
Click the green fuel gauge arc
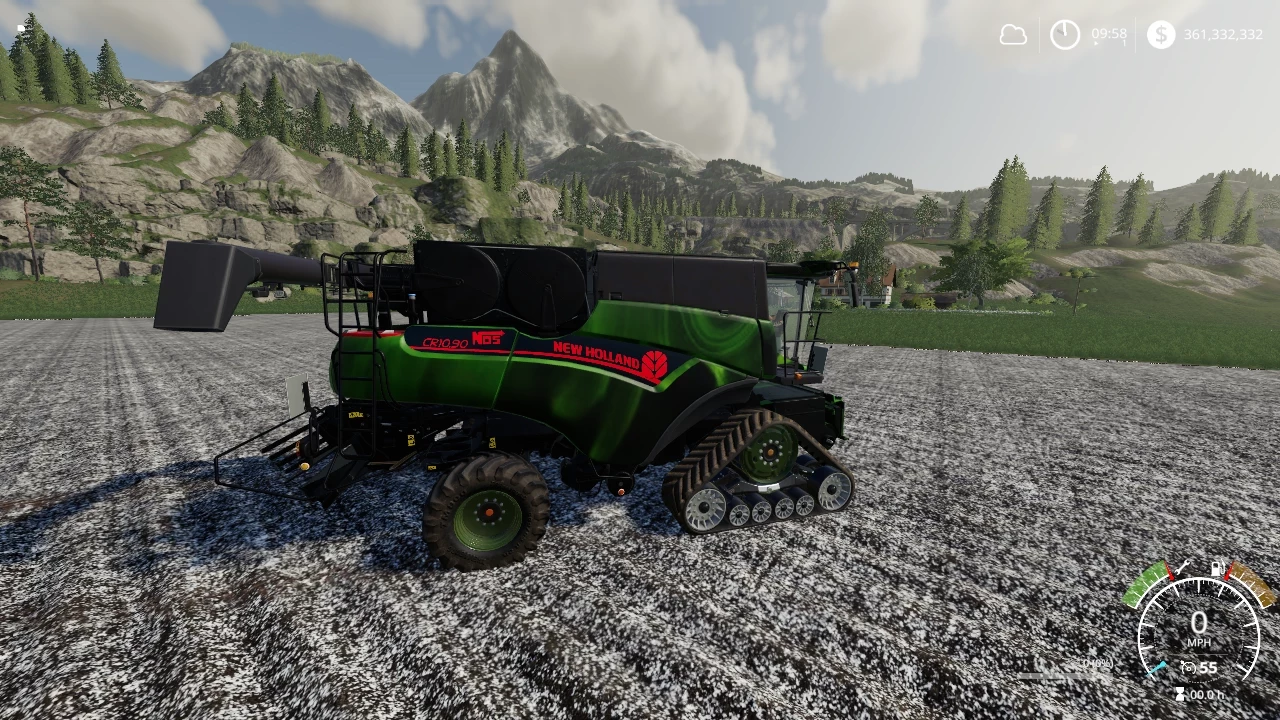coord(1147,585)
